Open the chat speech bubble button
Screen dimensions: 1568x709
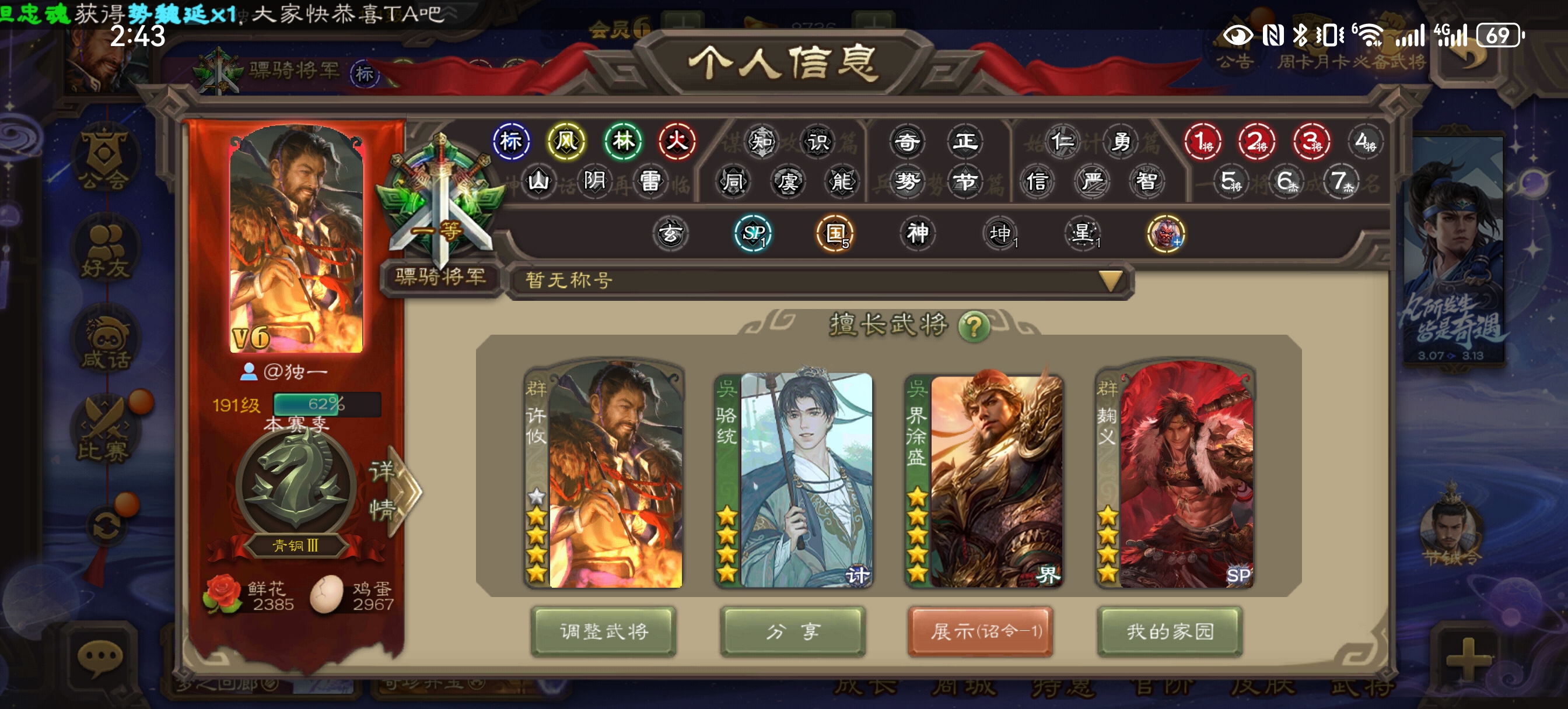(x=100, y=657)
